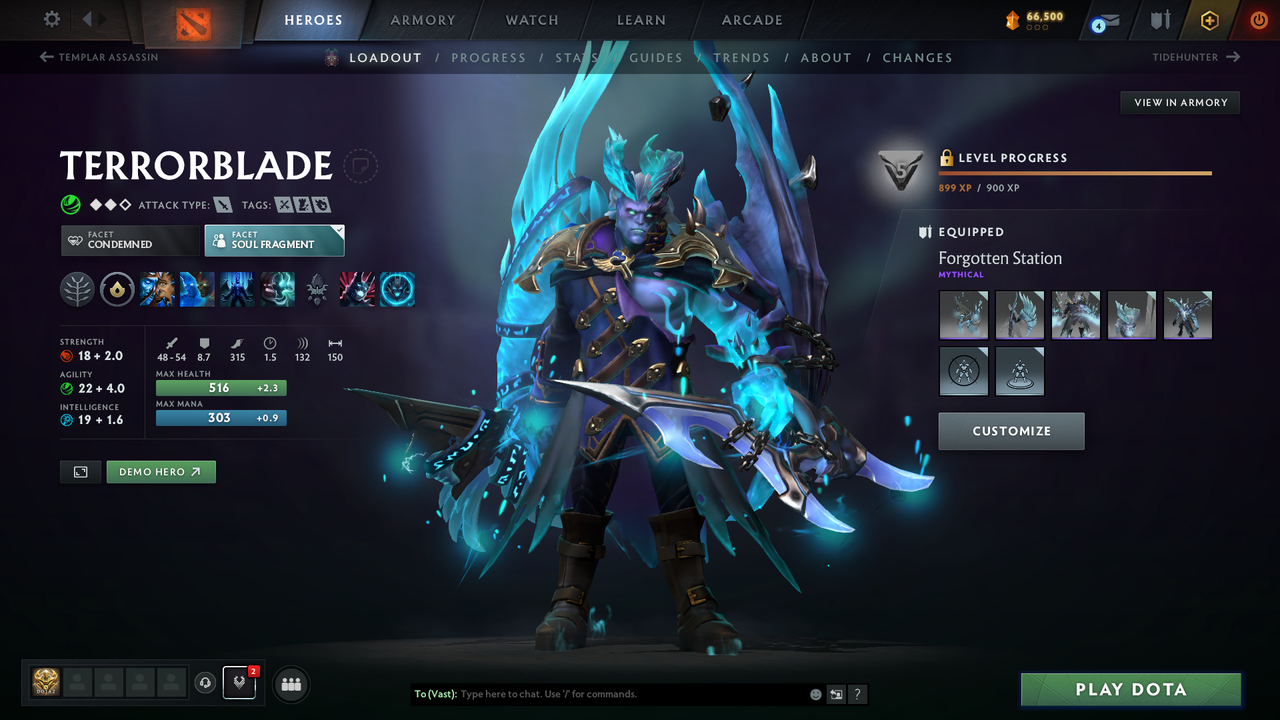This screenshot has width=1280, height=720.
Task: Open the Talent Tree icon
Action: pyautogui.click(x=75, y=289)
